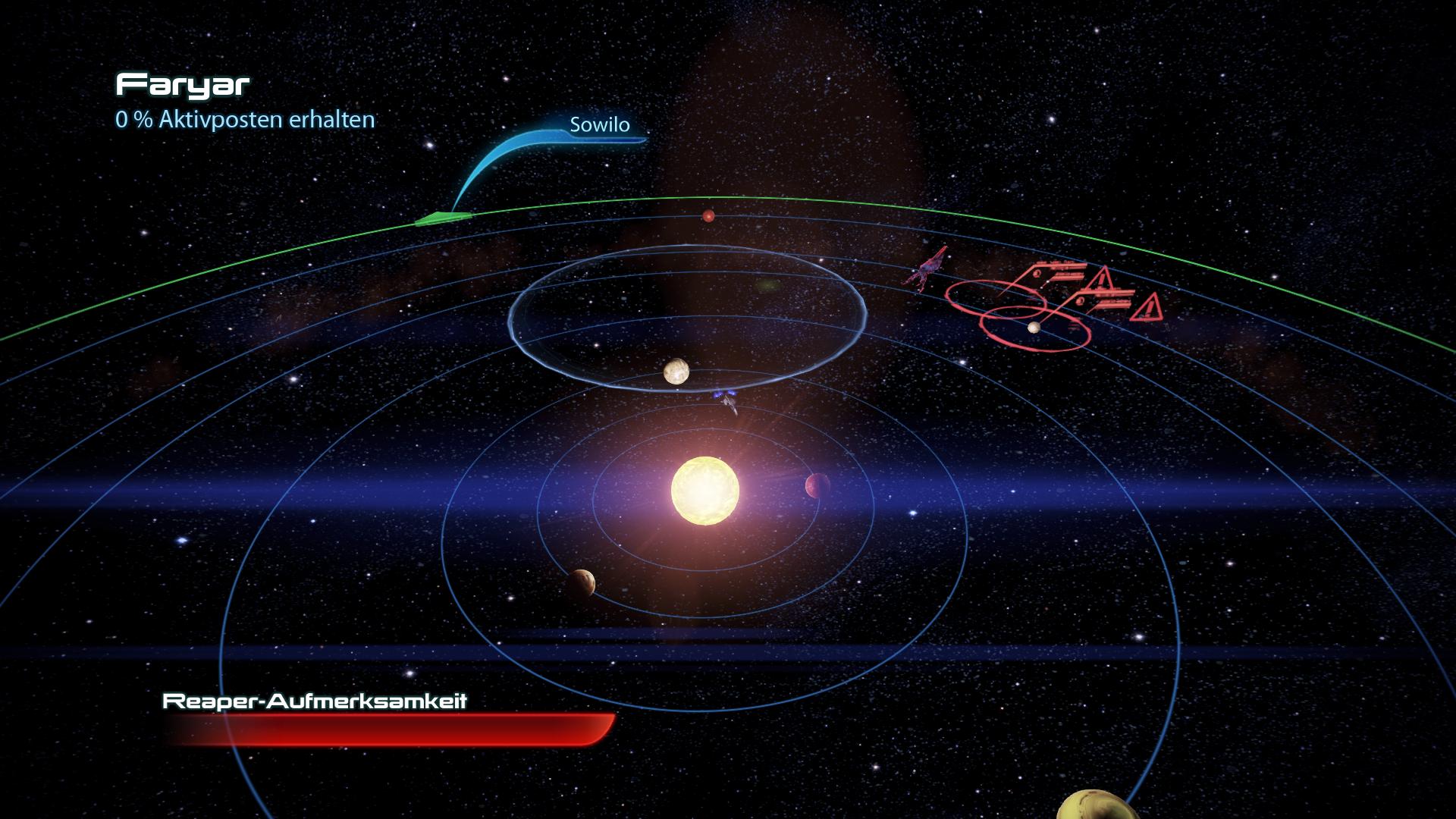Choose the red planet beside the sun
1456x819 pixels.
click(817, 485)
